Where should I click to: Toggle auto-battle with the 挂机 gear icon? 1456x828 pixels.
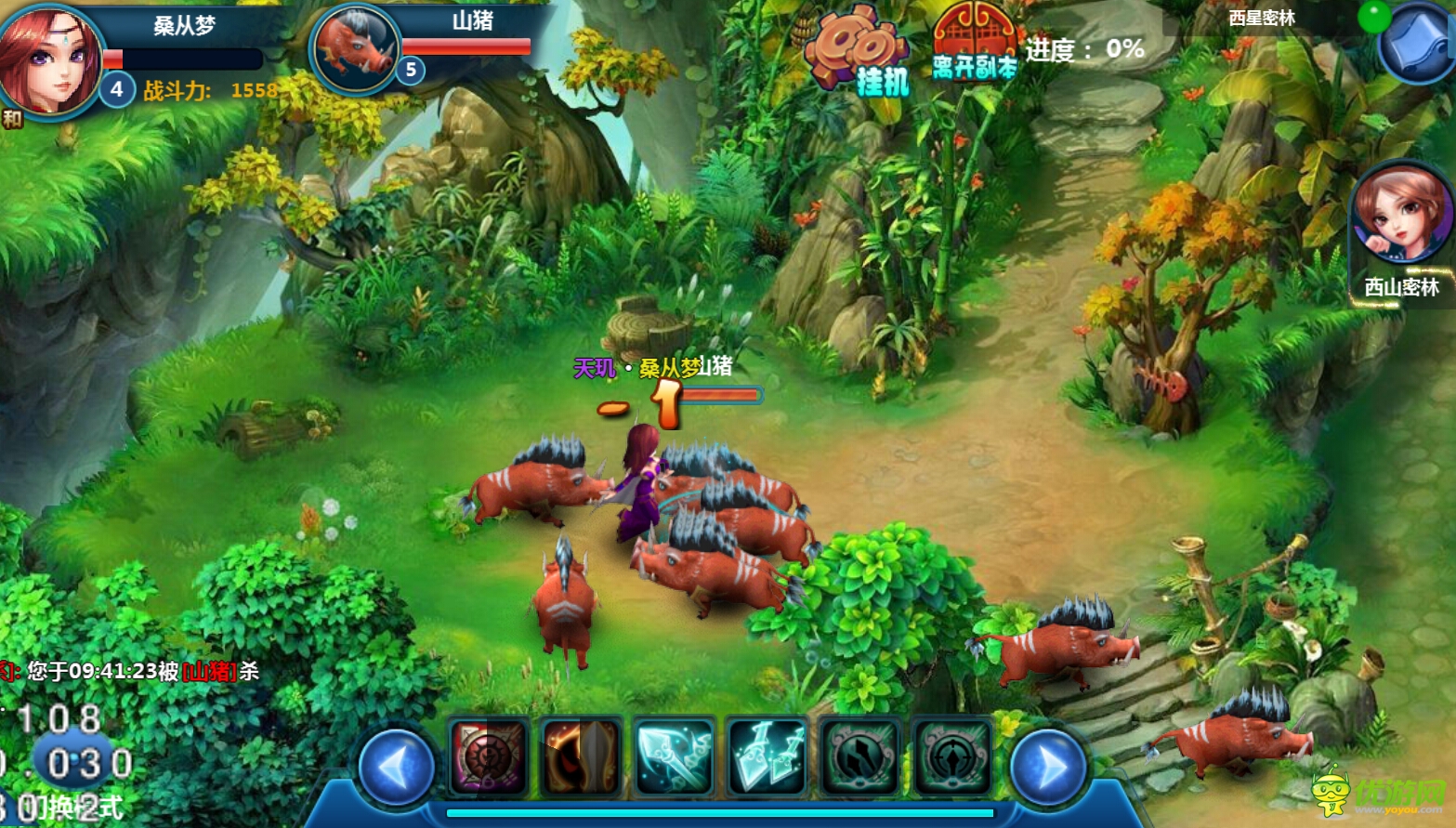(860, 56)
